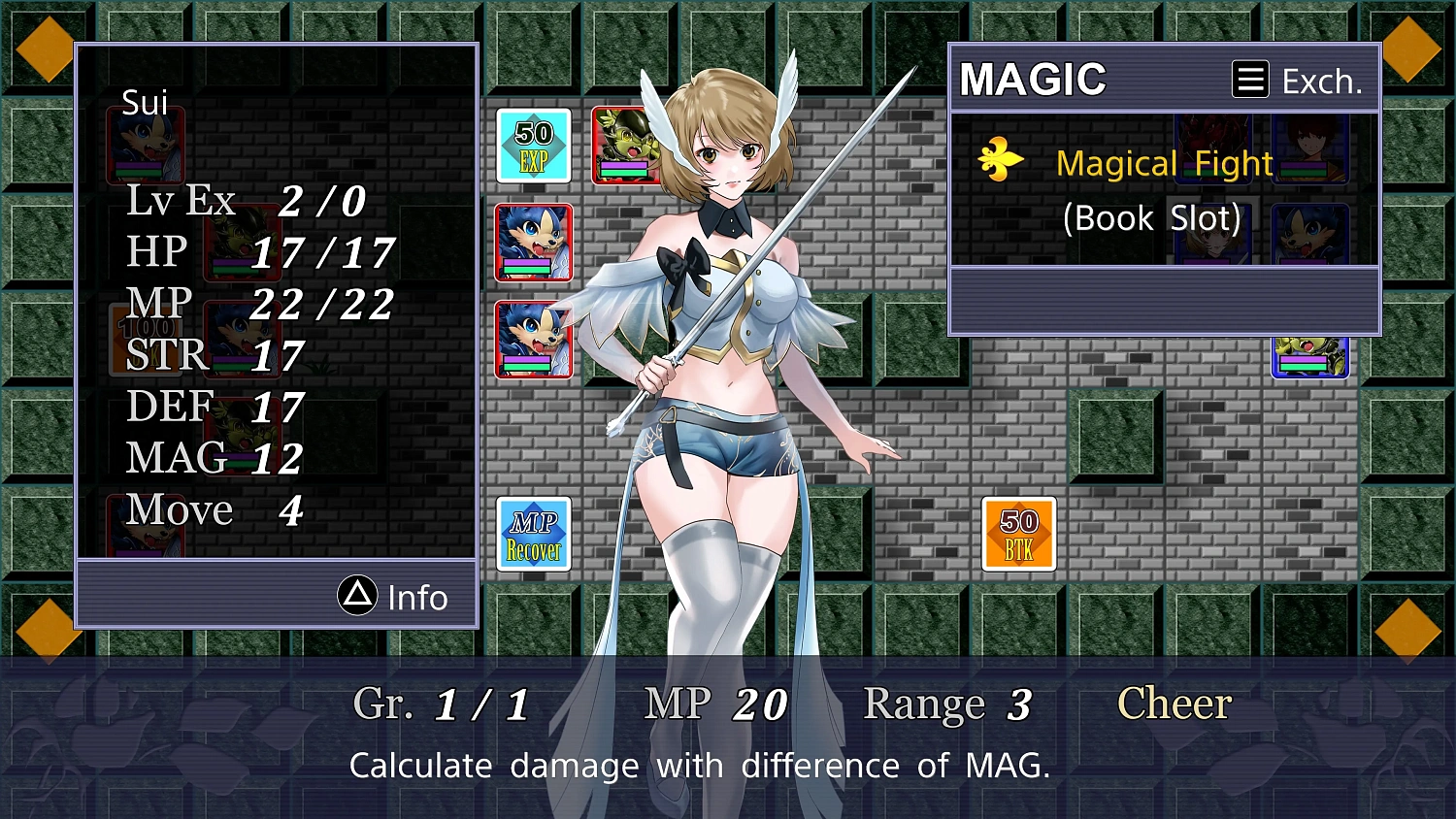Click the 50 BTK bonus tile
Image resolution: width=1456 pixels, height=819 pixels.
tap(1018, 535)
